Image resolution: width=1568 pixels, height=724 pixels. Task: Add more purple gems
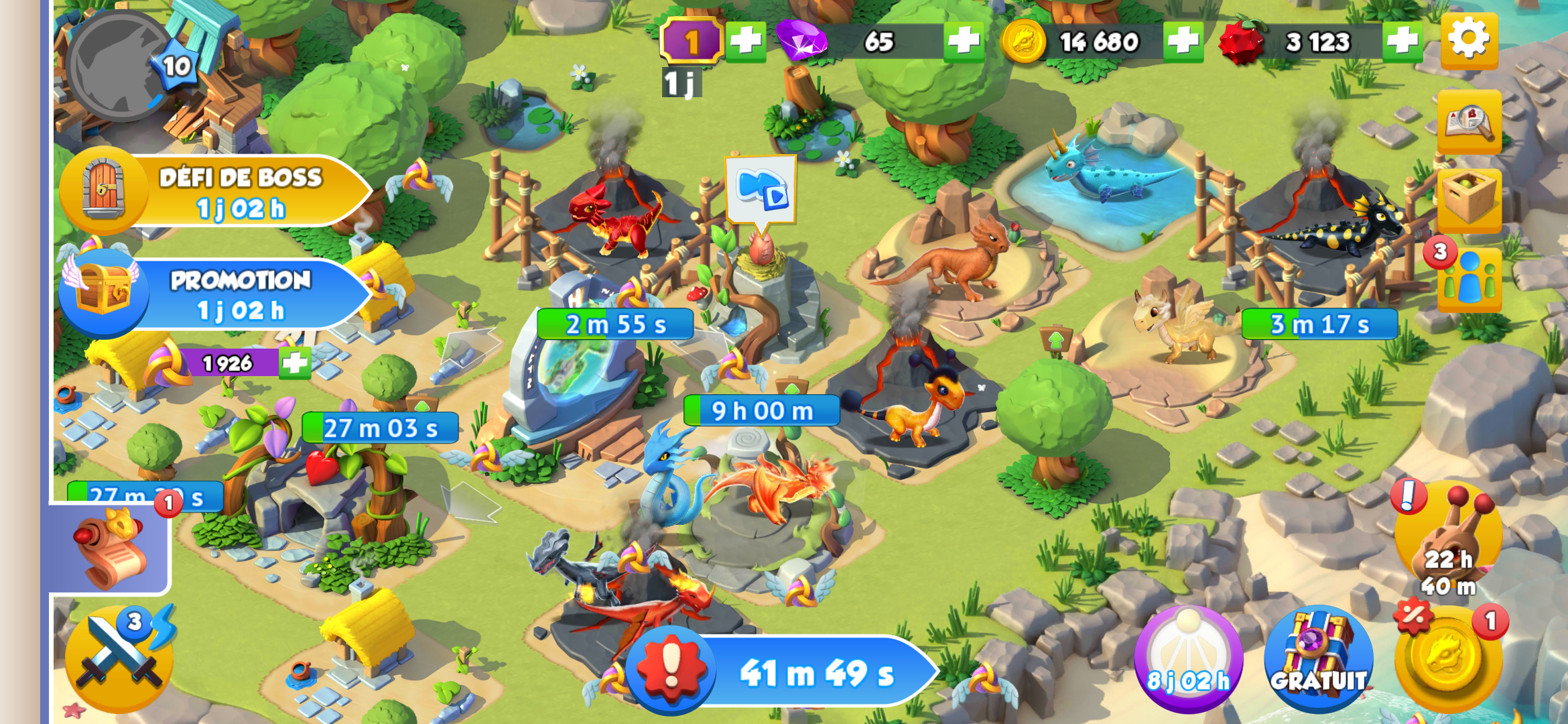pos(964,42)
